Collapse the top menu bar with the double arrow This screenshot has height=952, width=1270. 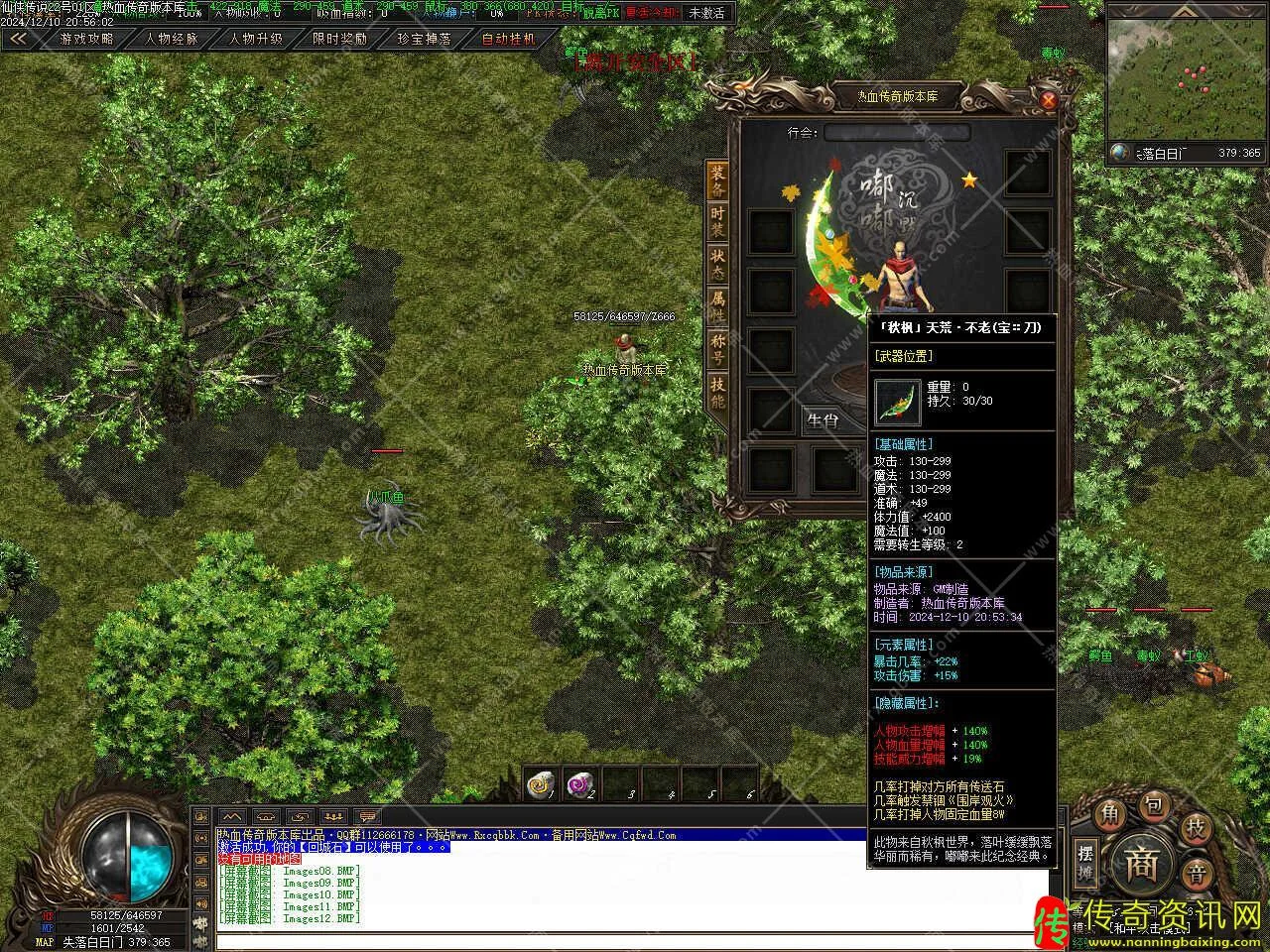pyautogui.click(x=18, y=40)
